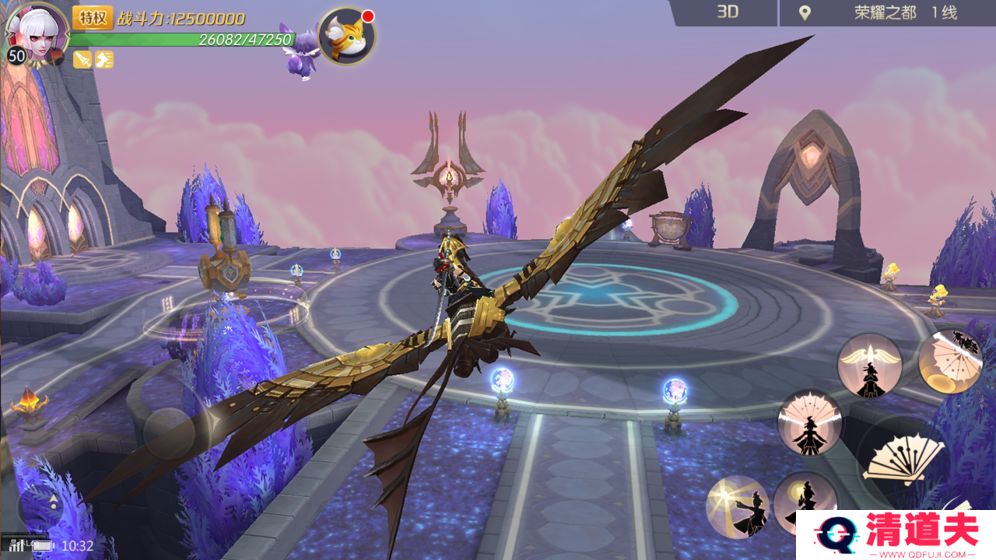Tap the 特权 privilege button

point(92,17)
